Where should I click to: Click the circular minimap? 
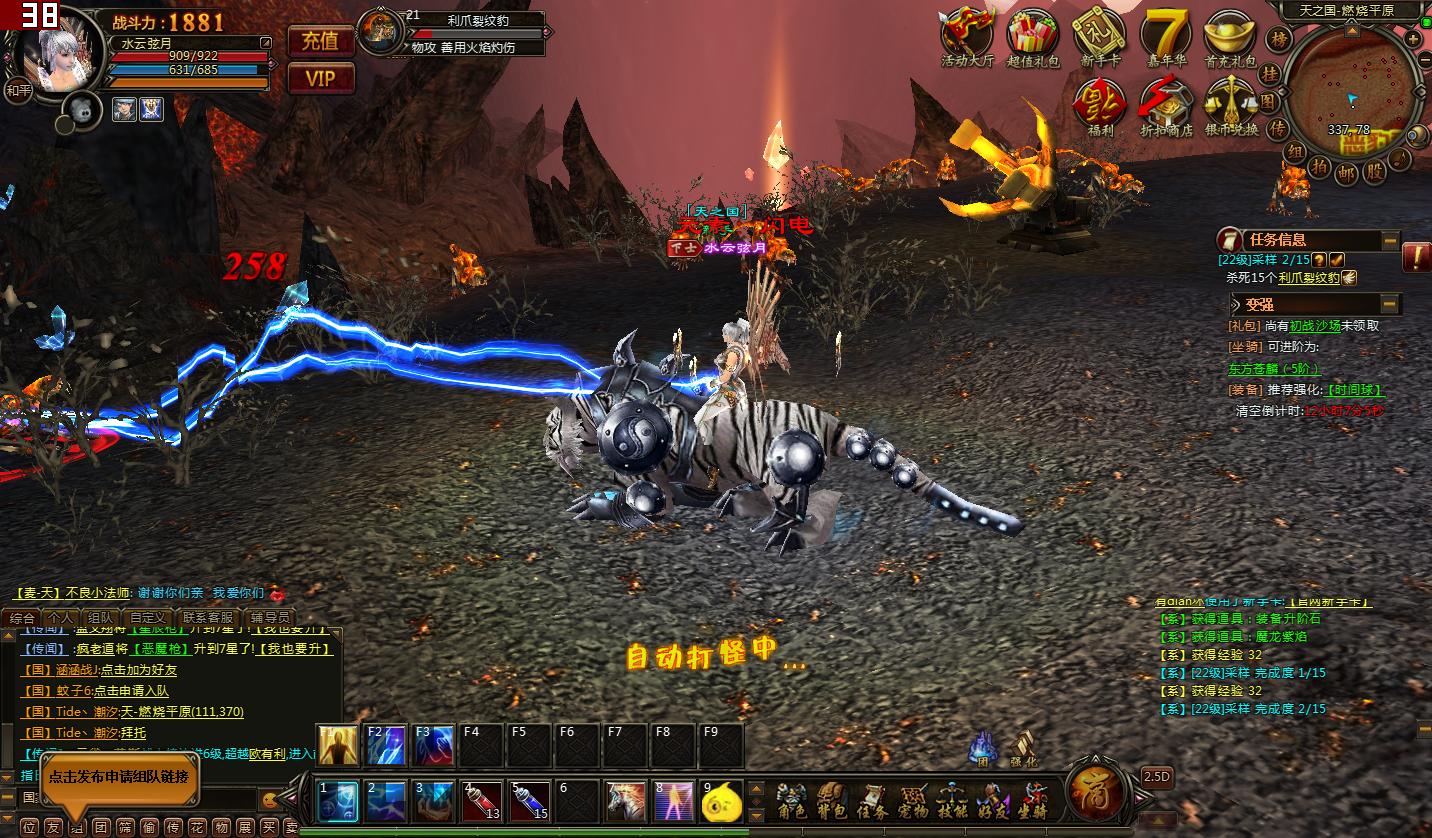click(1349, 90)
